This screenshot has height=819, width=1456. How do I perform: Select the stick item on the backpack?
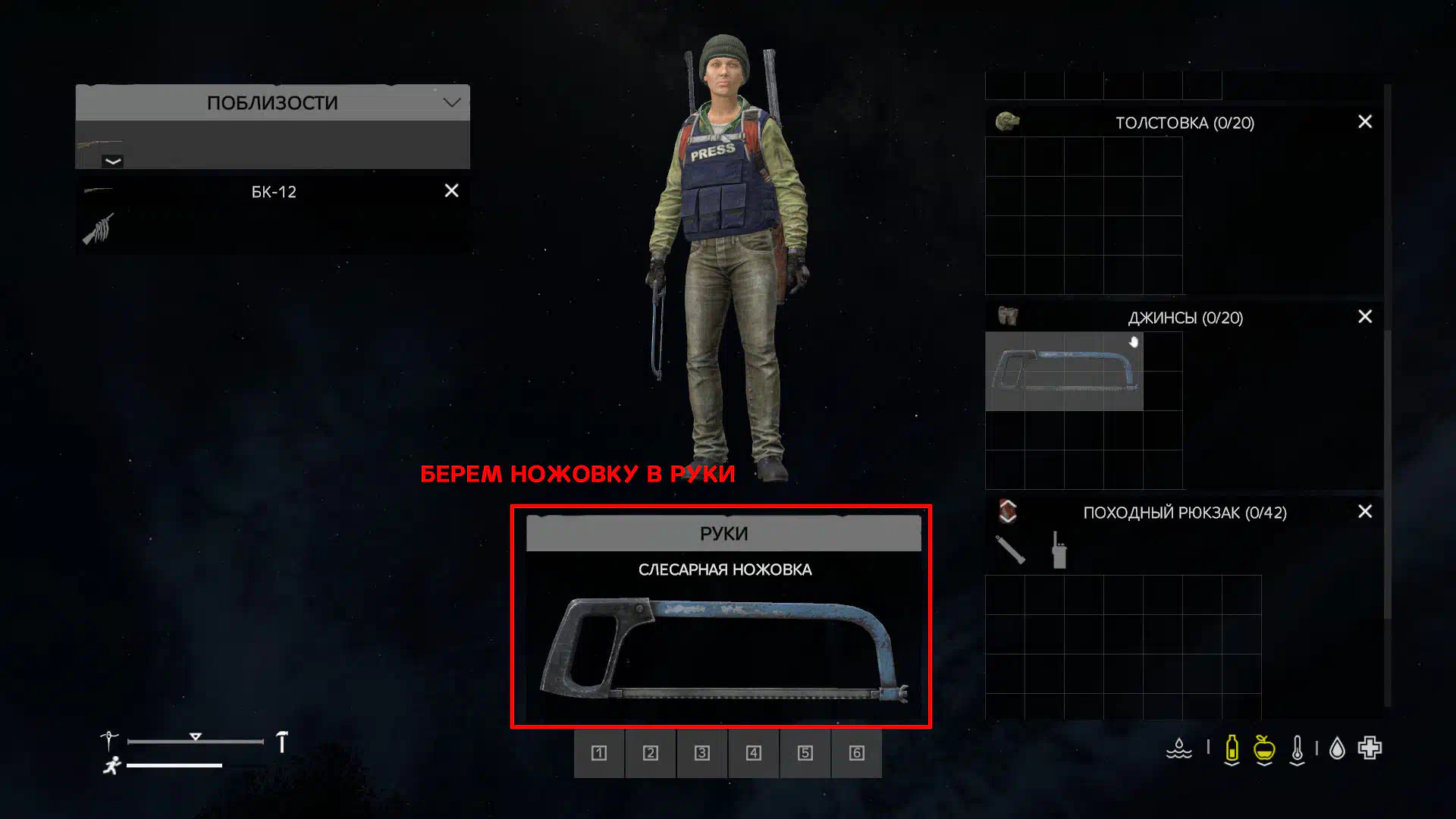coord(1010,550)
